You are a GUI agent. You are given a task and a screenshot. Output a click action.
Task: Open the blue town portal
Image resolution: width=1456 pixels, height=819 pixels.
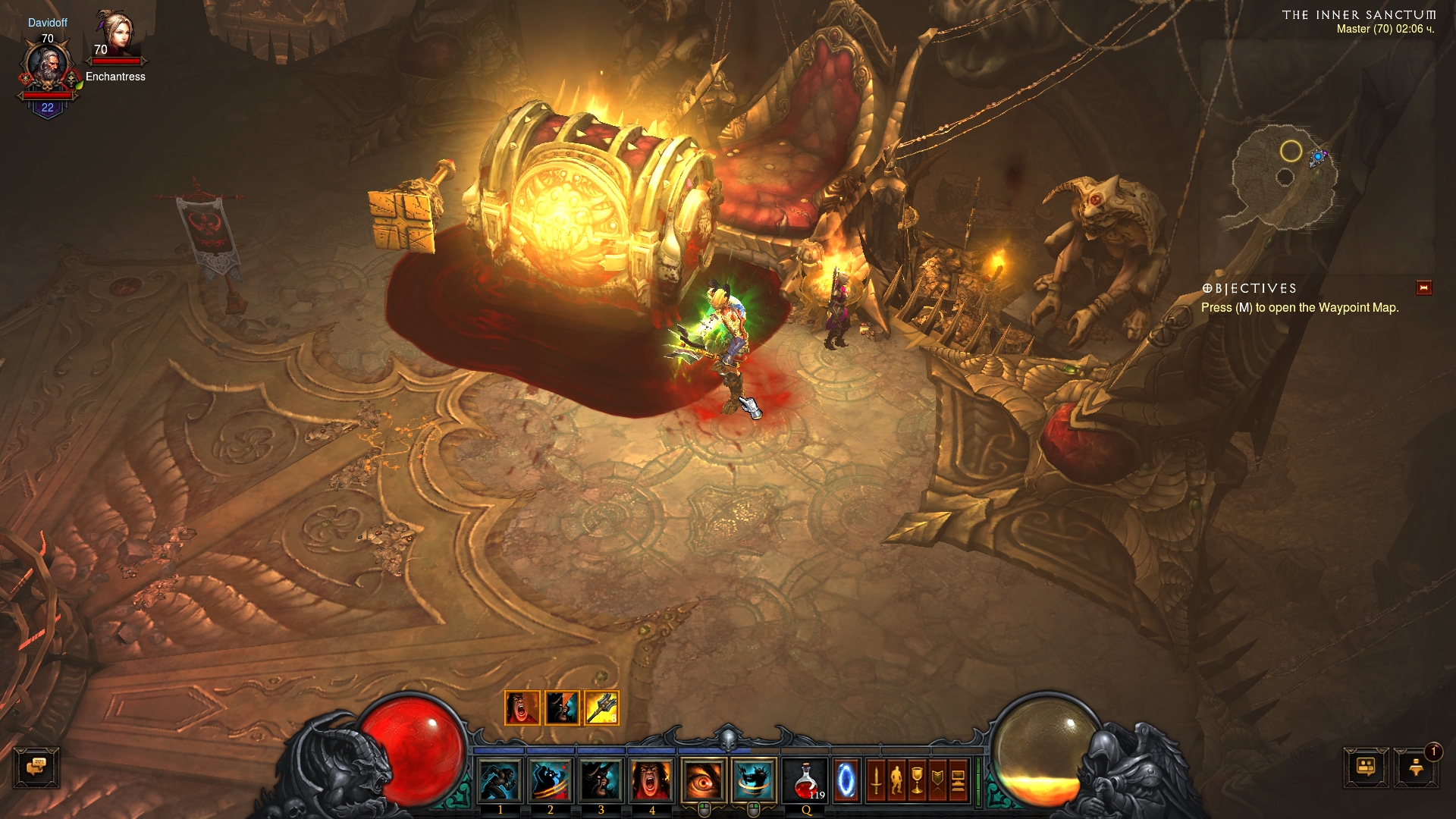[846, 781]
